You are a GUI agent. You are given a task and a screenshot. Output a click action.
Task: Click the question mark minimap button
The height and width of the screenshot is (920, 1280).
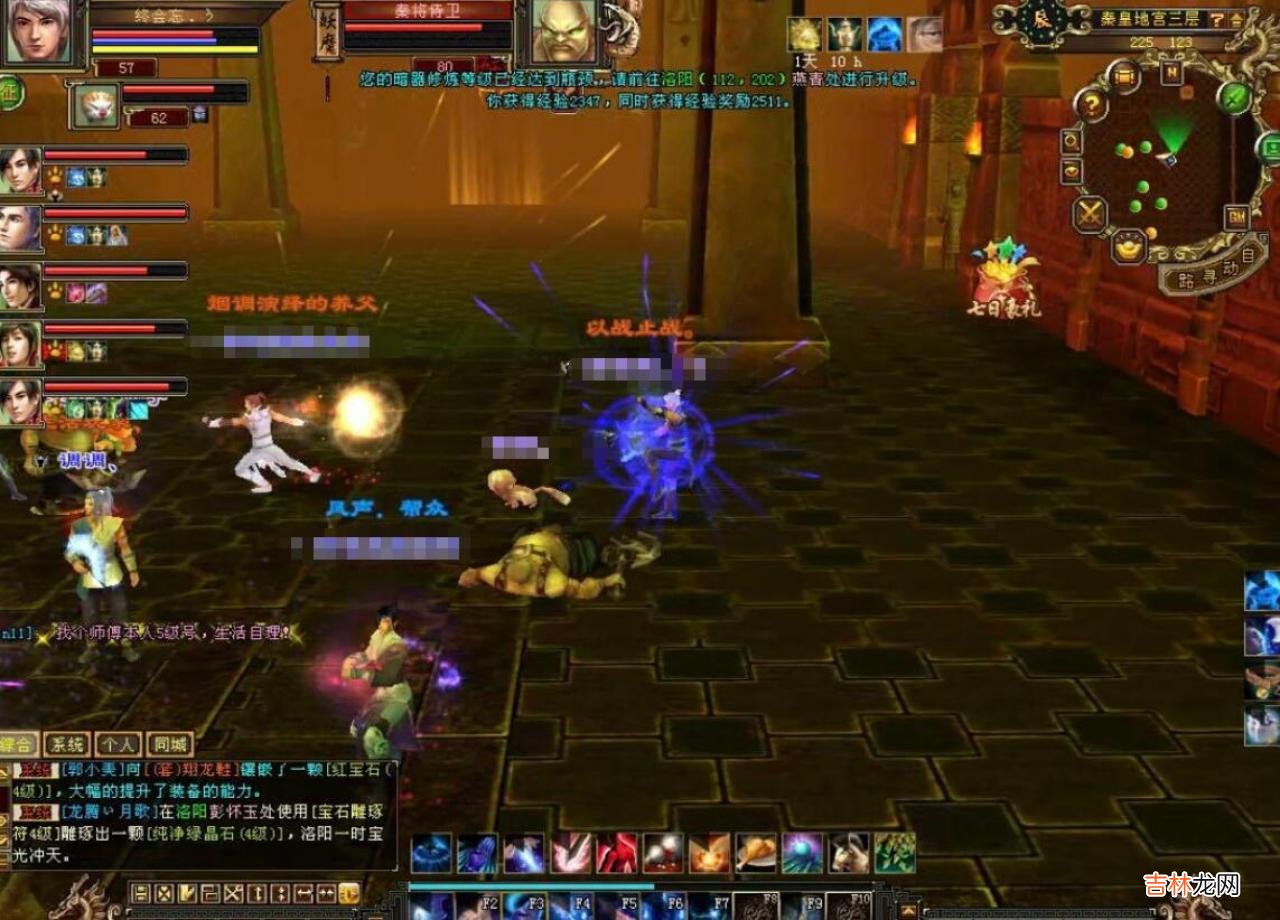(x=1091, y=104)
